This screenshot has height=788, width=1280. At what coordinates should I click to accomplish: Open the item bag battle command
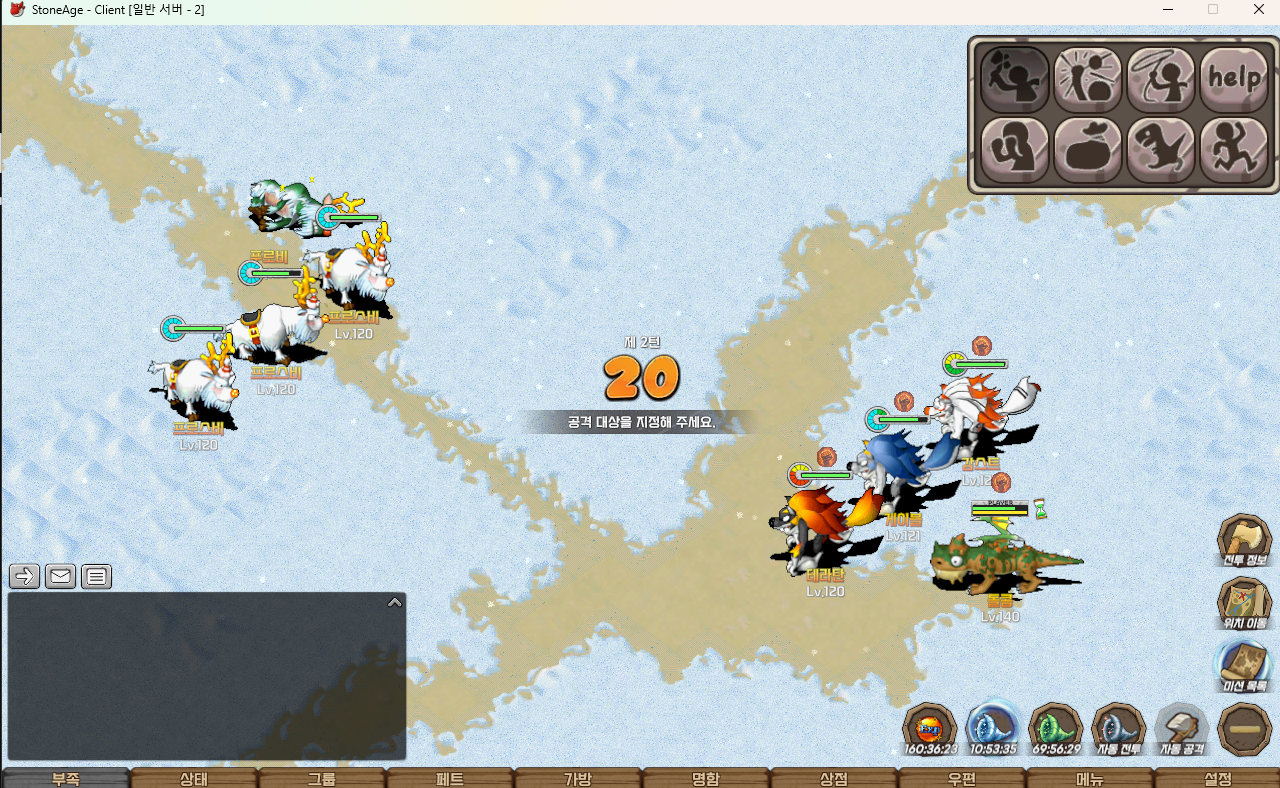tap(1088, 150)
